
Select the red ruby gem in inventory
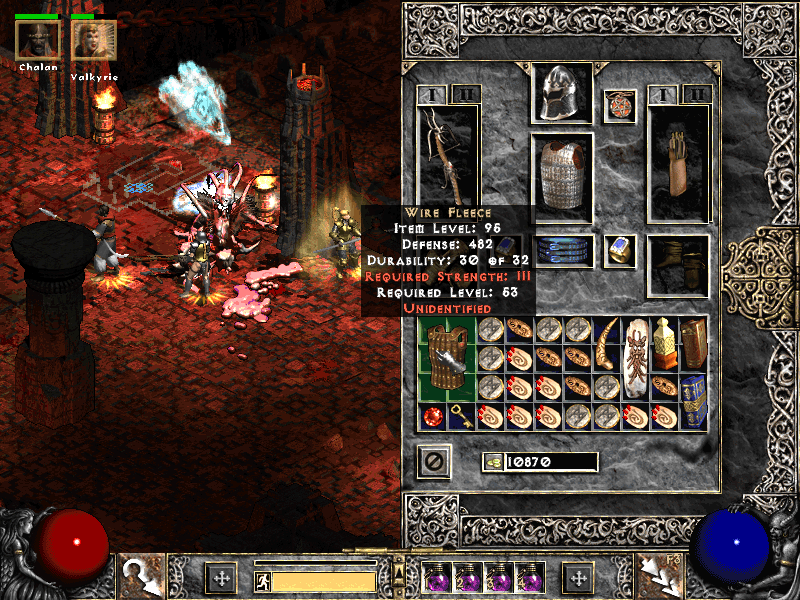click(x=433, y=417)
